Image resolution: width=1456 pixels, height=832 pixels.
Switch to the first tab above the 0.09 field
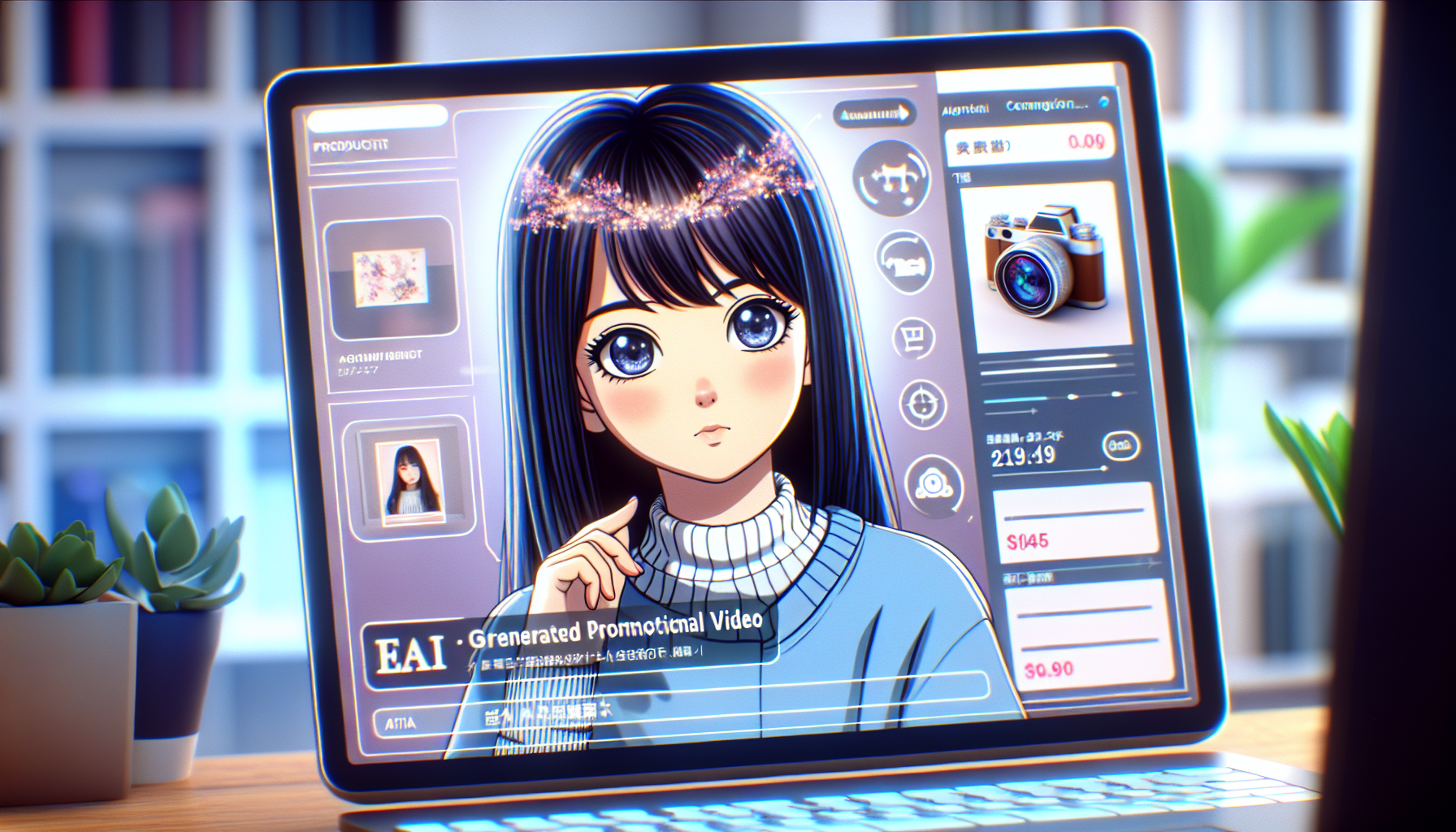click(964, 109)
